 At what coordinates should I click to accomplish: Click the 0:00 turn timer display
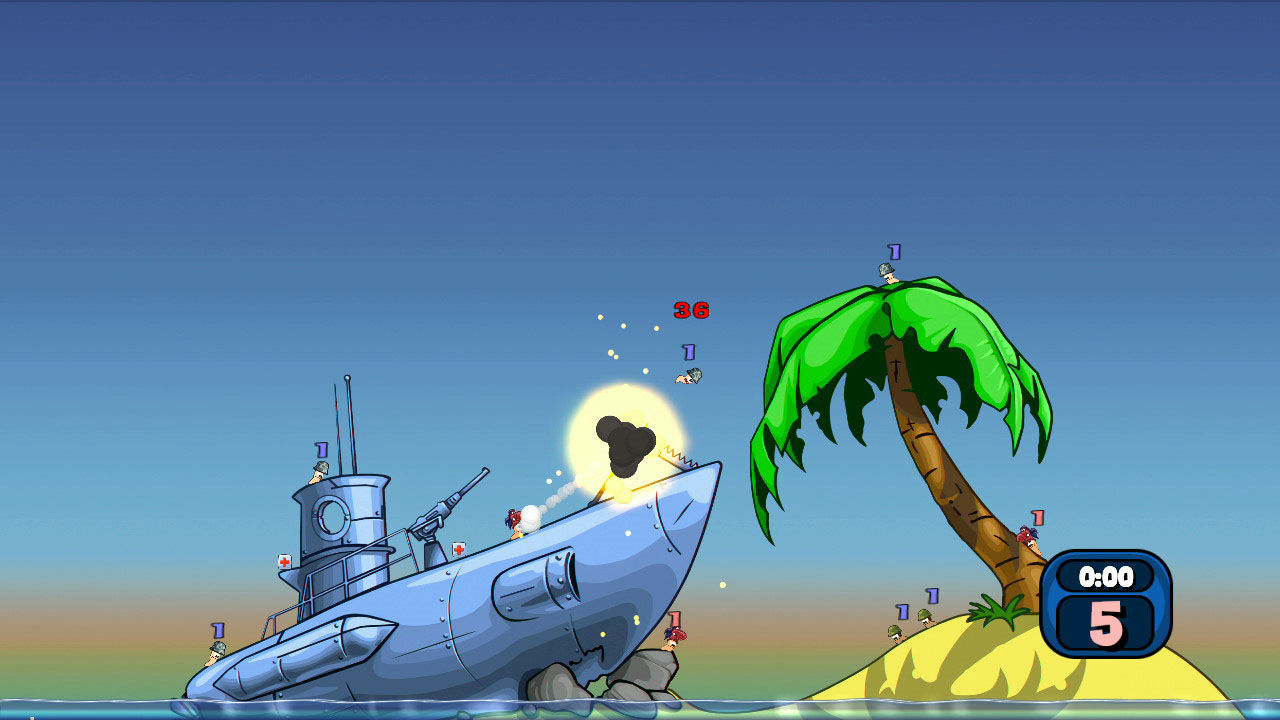click(x=1107, y=576)
